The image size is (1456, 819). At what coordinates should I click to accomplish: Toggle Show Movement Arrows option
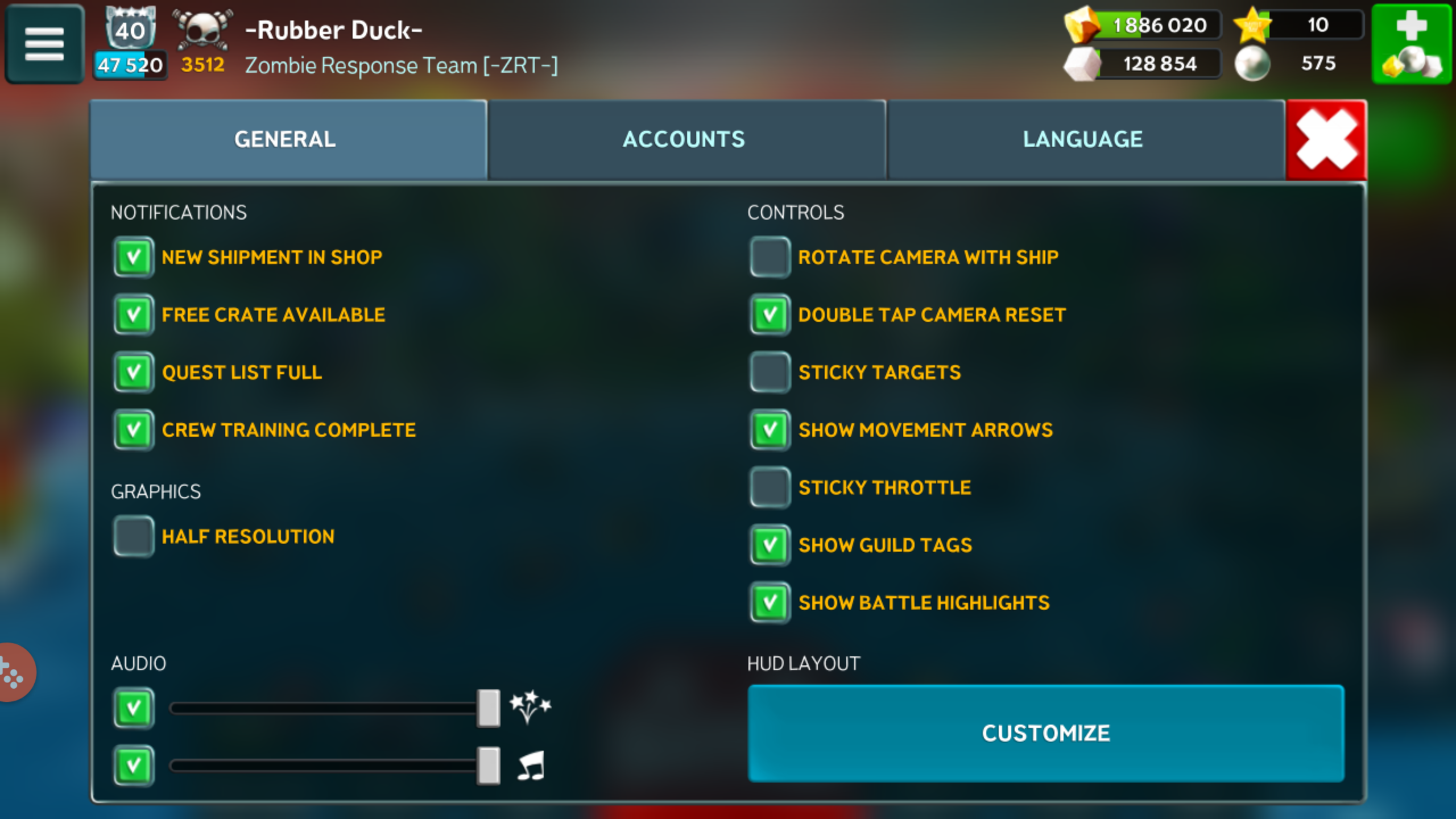[770, 430]
